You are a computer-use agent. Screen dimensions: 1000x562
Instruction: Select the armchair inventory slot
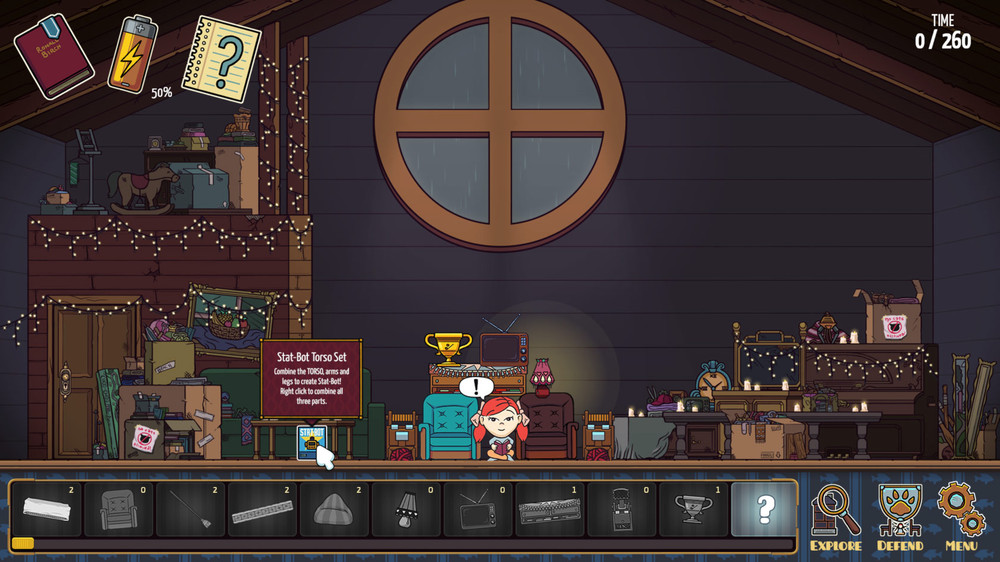click(119, 509)
